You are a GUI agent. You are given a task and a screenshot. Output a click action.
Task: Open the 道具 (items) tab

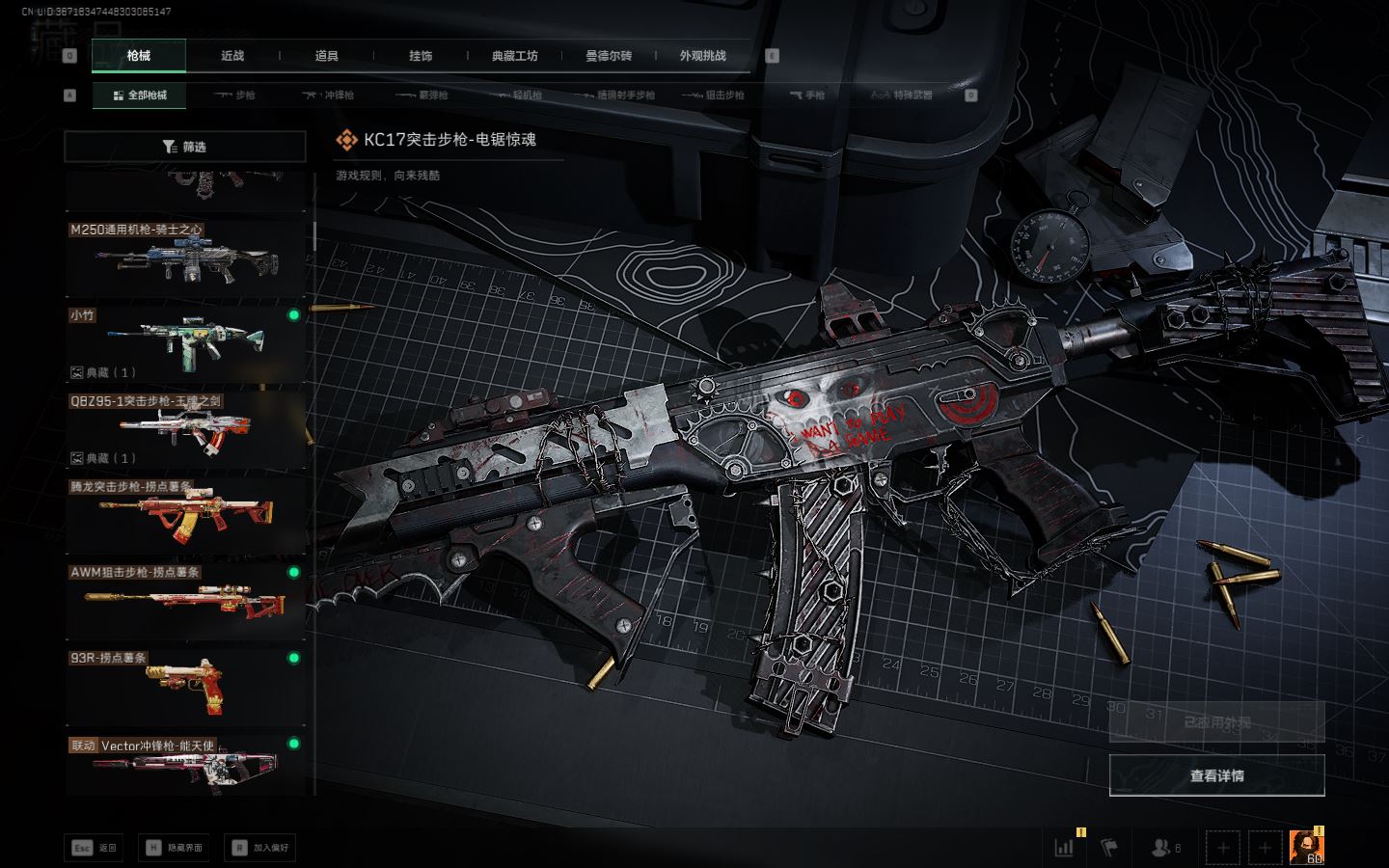click(327, 56)
